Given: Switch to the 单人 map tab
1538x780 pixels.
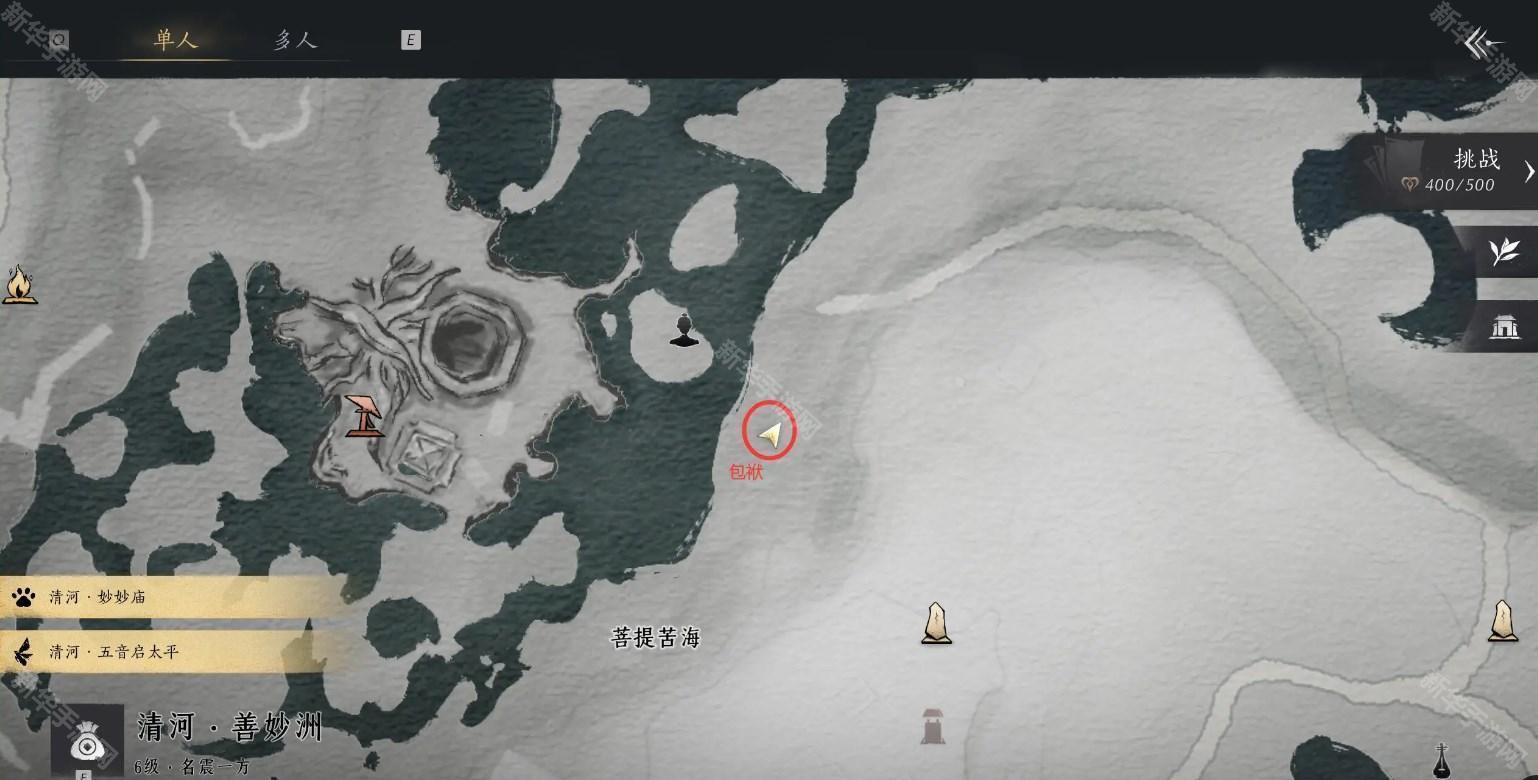Looking at the screenshot, I should click(176, 40).
